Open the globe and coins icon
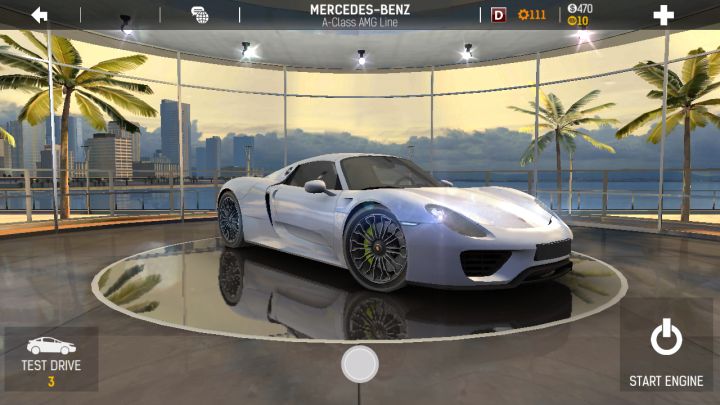This screenshot has width=720, height=405. [x=200, y=14]
